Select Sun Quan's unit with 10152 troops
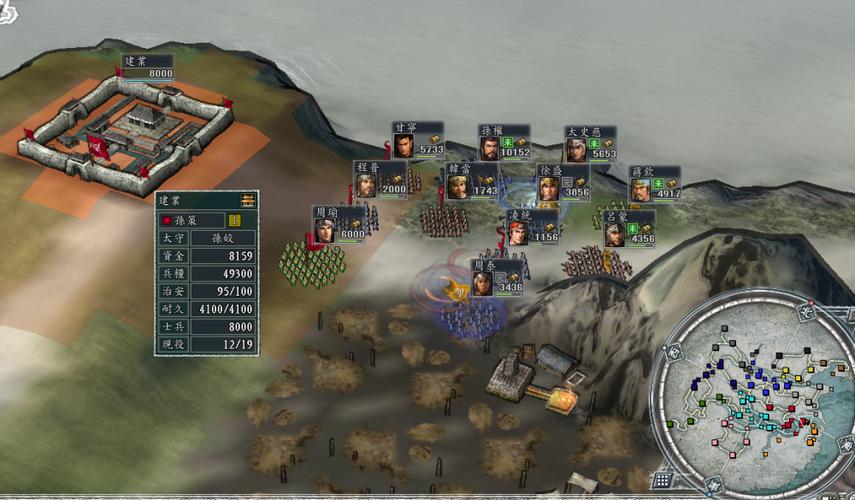Viewport: 855px width, 500px height. [489, 149]
